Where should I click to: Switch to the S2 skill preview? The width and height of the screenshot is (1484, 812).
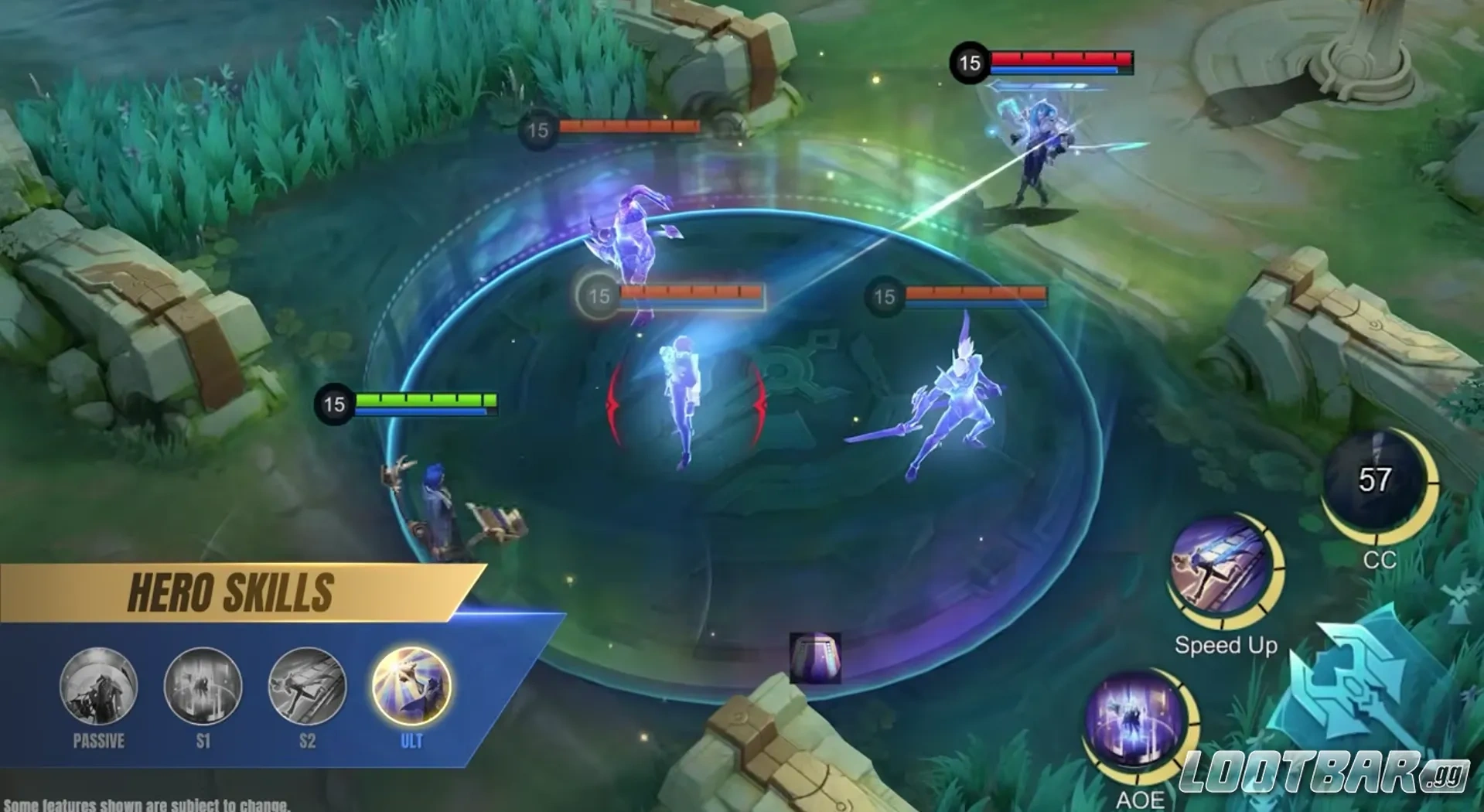point(307,687)
